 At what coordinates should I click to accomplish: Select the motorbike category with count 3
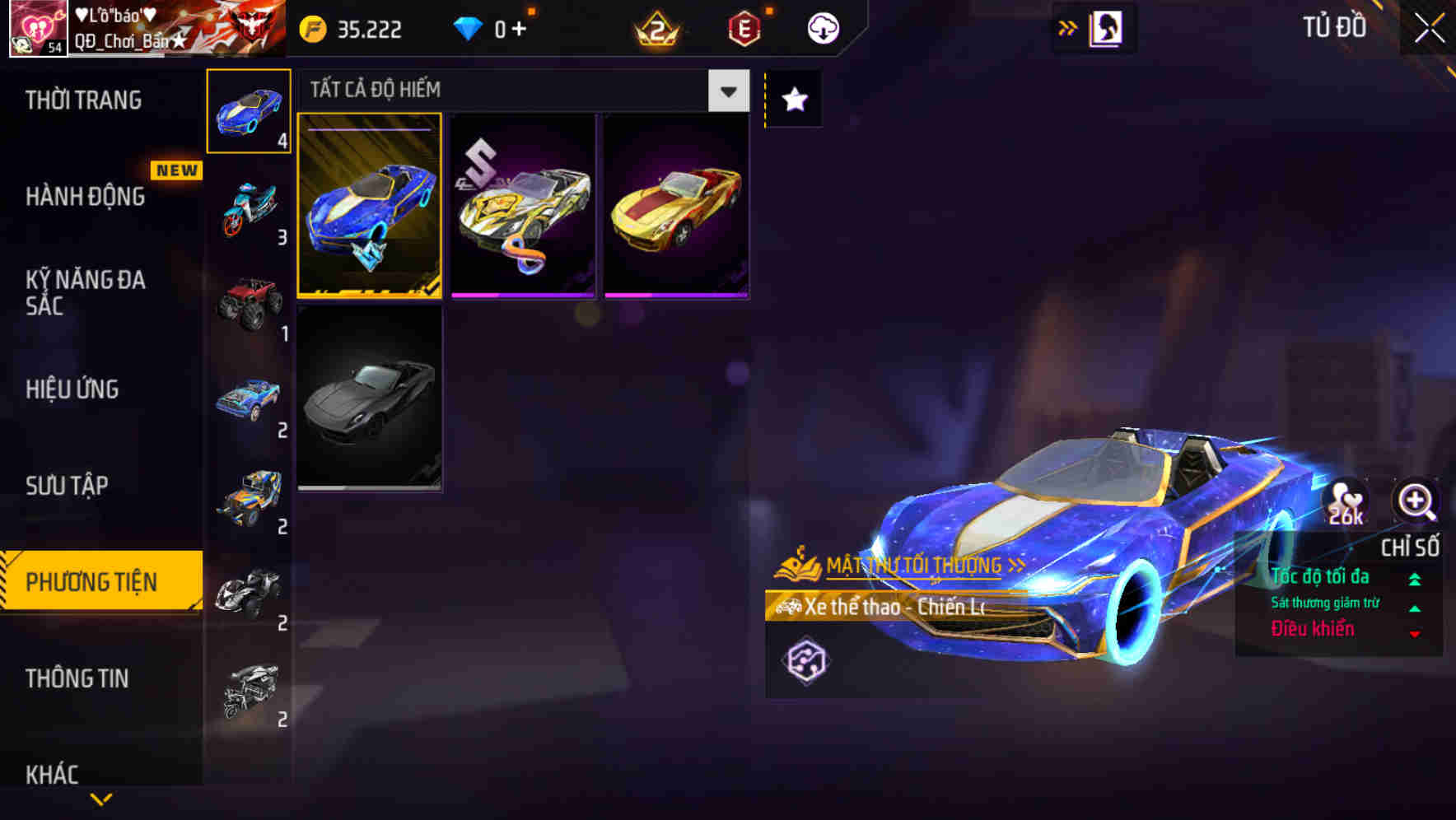[x=248, y=210]
